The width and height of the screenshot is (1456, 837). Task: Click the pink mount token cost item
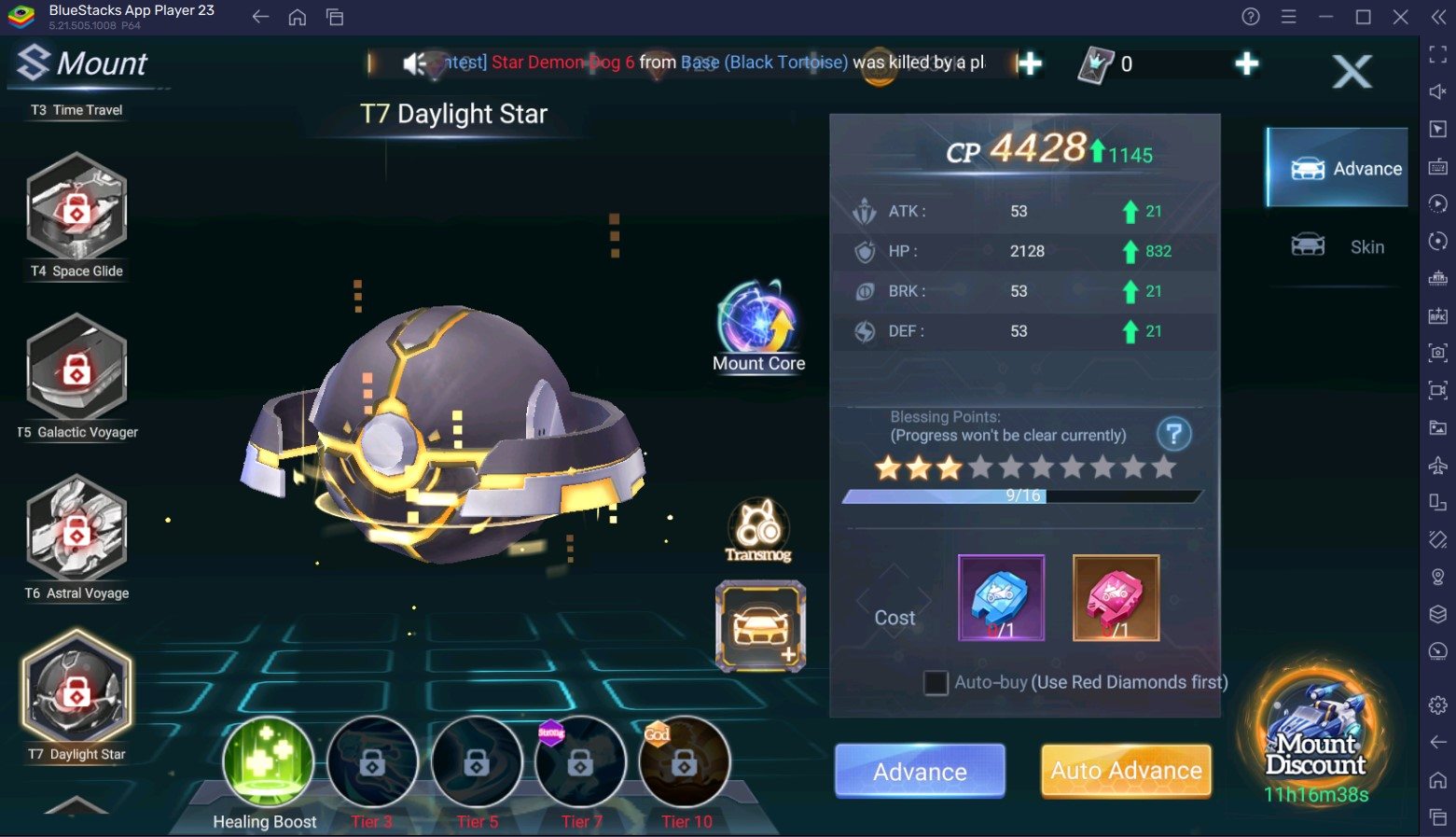pos(1116,598)
